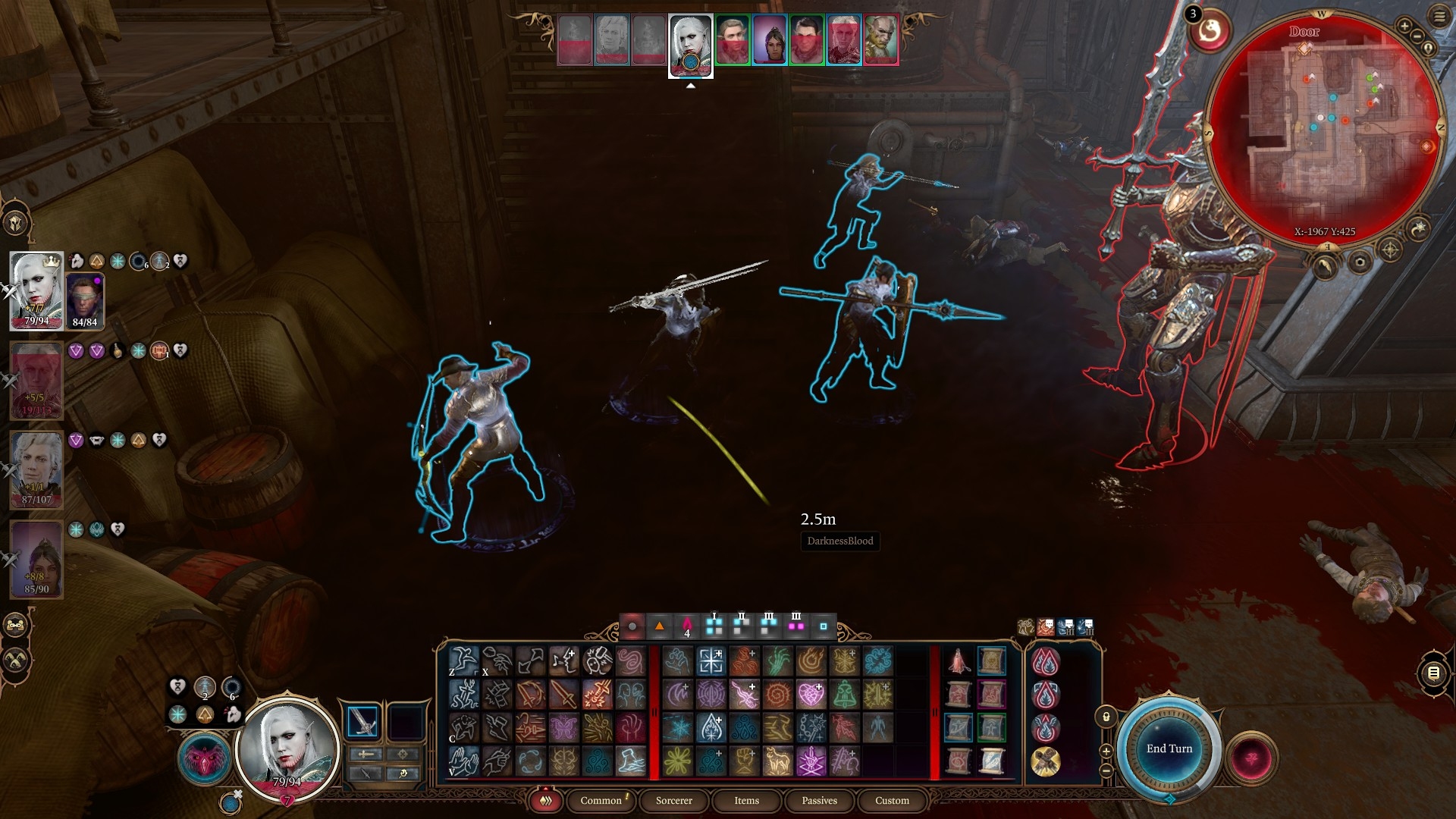Switch to the Common hotbar tab
The width and height of the screenshot is (1456, 819).
click(x=601, y=800)
